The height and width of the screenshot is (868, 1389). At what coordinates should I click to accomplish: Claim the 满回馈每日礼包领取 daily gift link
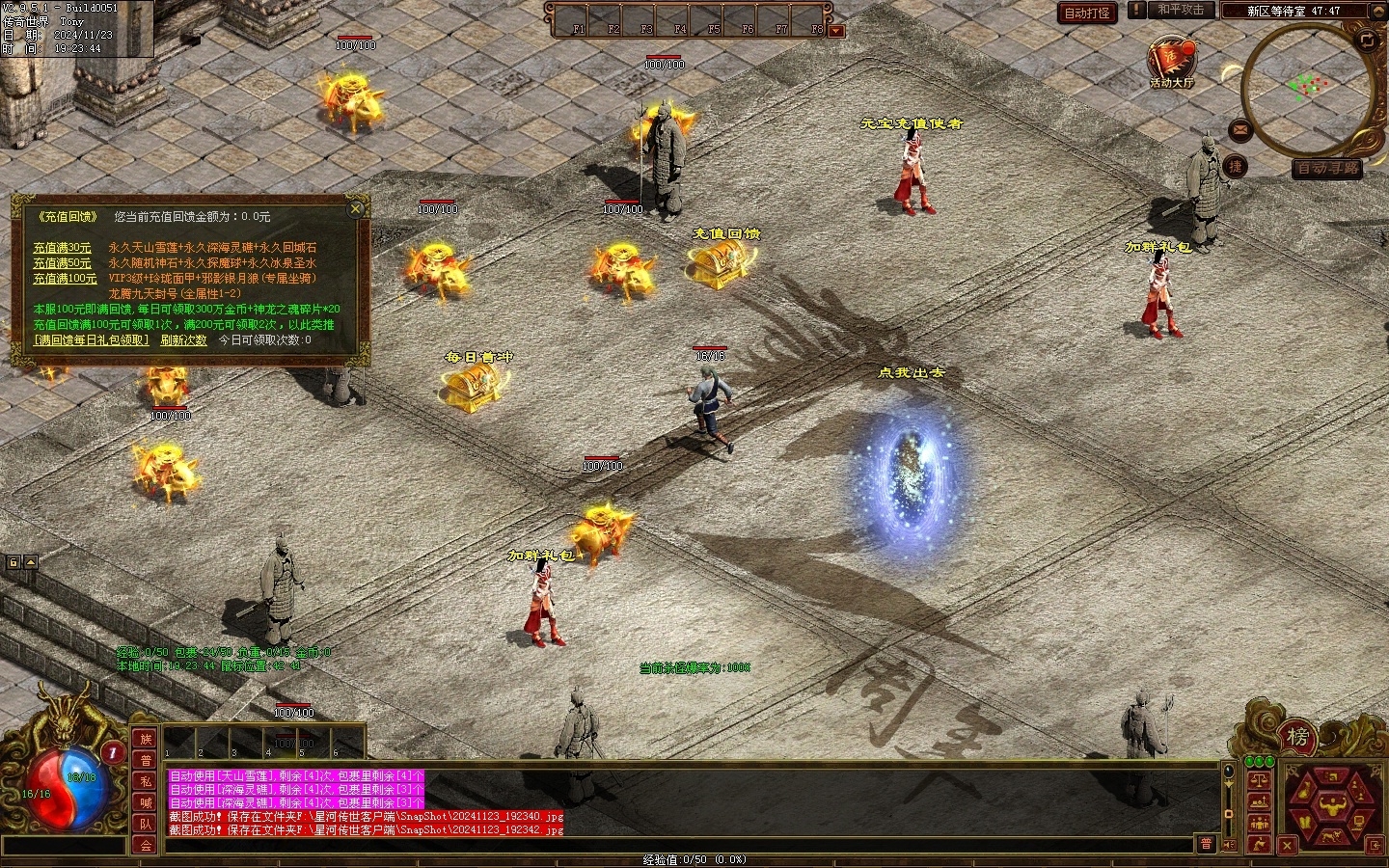tap(92, 340)
